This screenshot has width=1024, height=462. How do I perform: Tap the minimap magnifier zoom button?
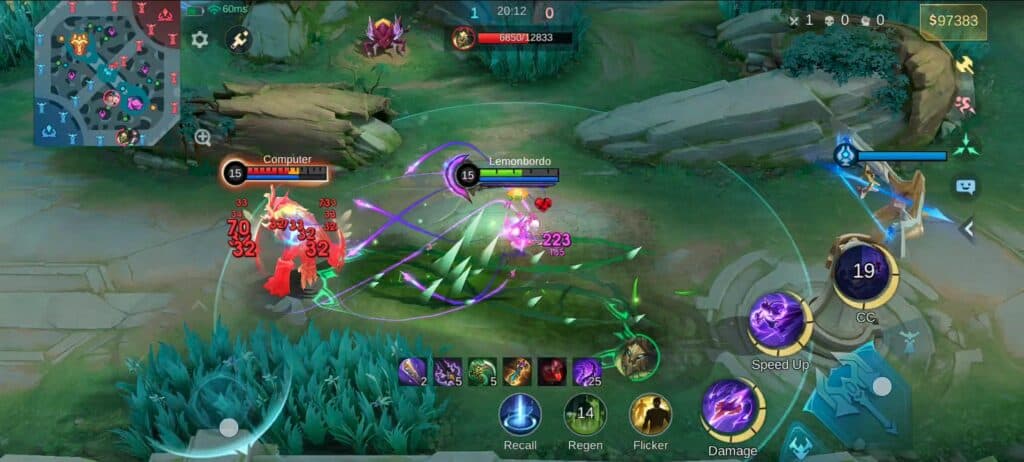[203, 138]
